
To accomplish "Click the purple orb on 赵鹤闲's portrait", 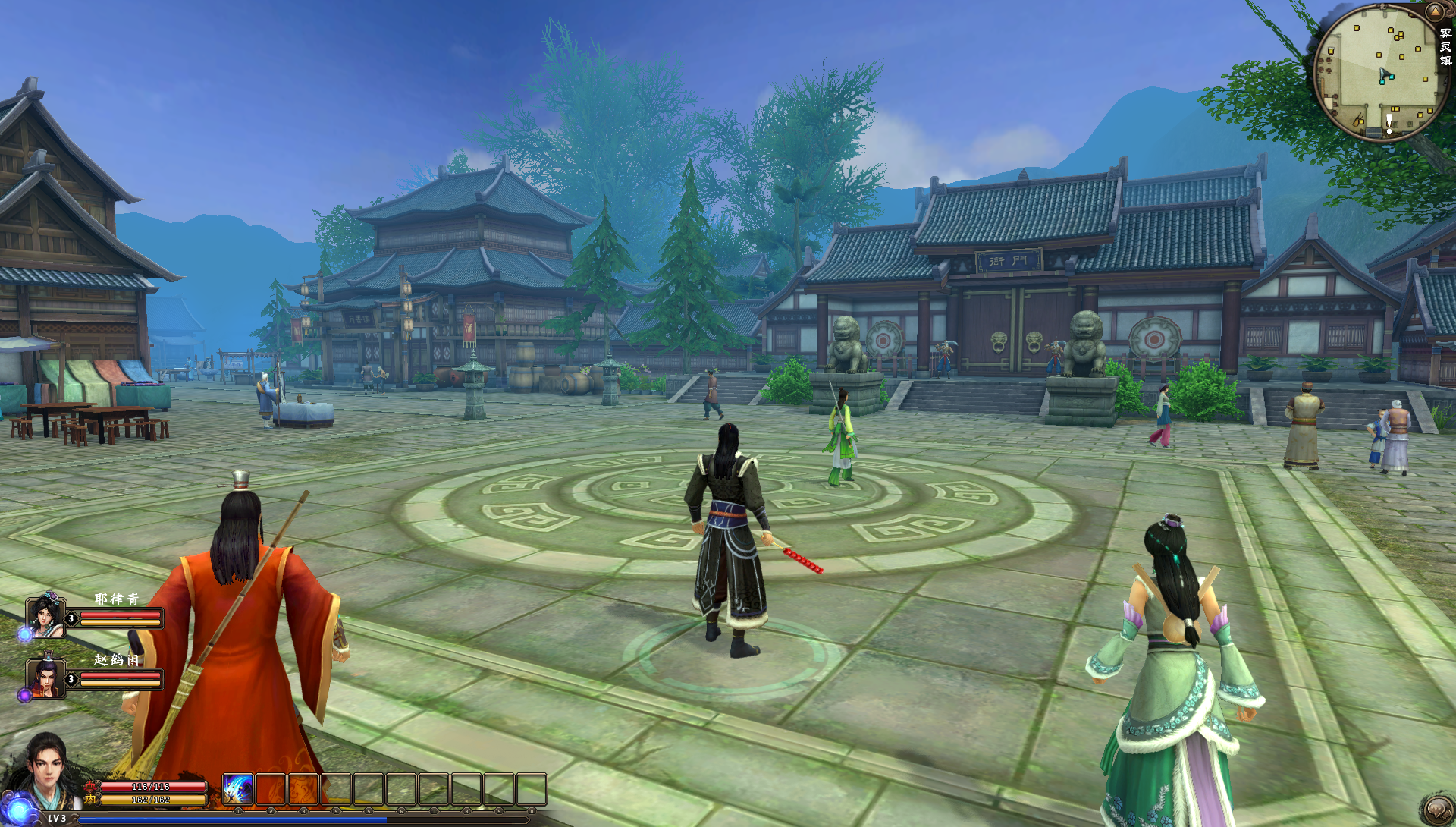I will click(x=25, y=695).
